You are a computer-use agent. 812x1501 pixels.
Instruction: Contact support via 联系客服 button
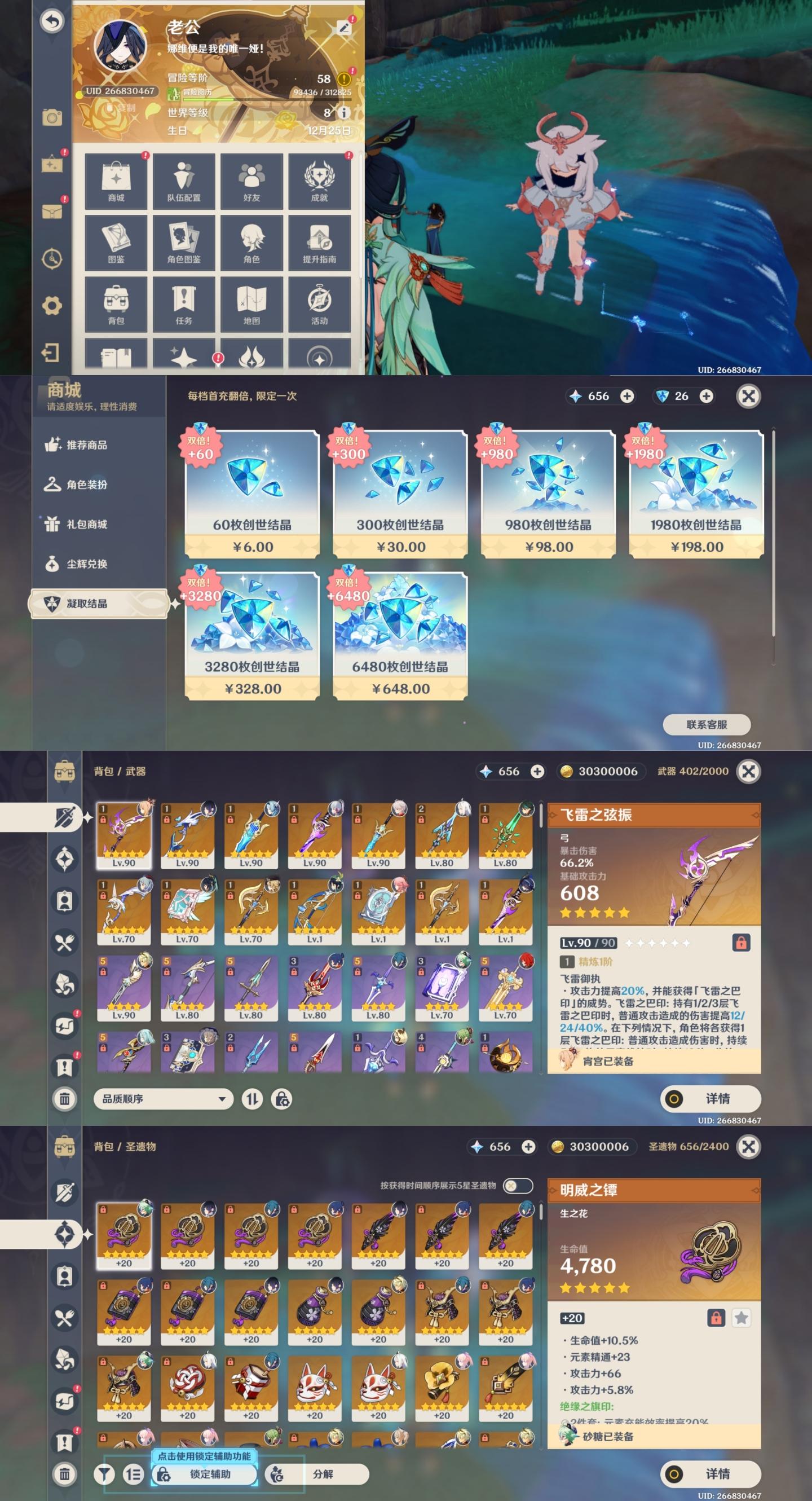707,724
